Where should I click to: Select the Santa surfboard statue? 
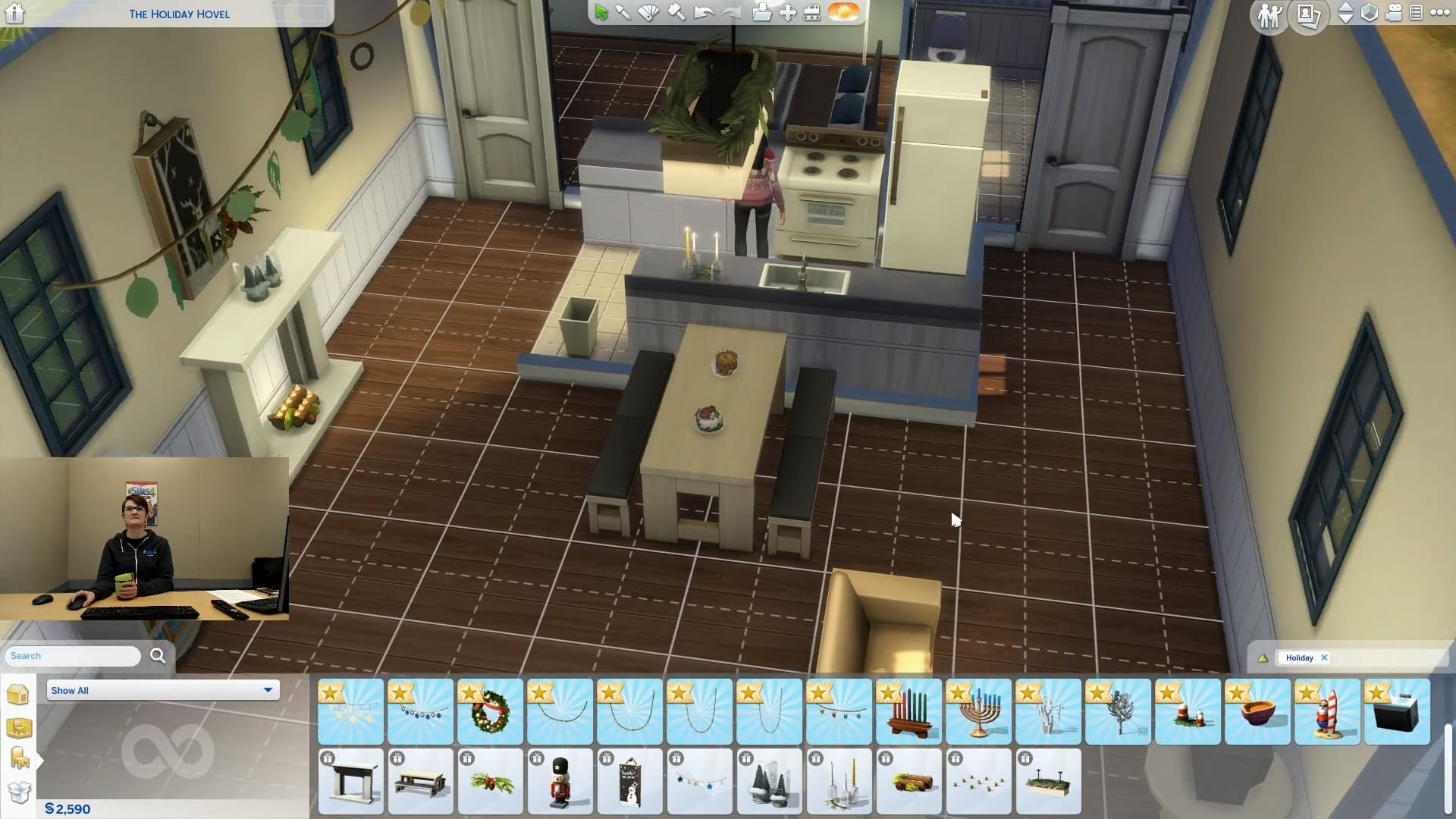(x=1327, y=711)
